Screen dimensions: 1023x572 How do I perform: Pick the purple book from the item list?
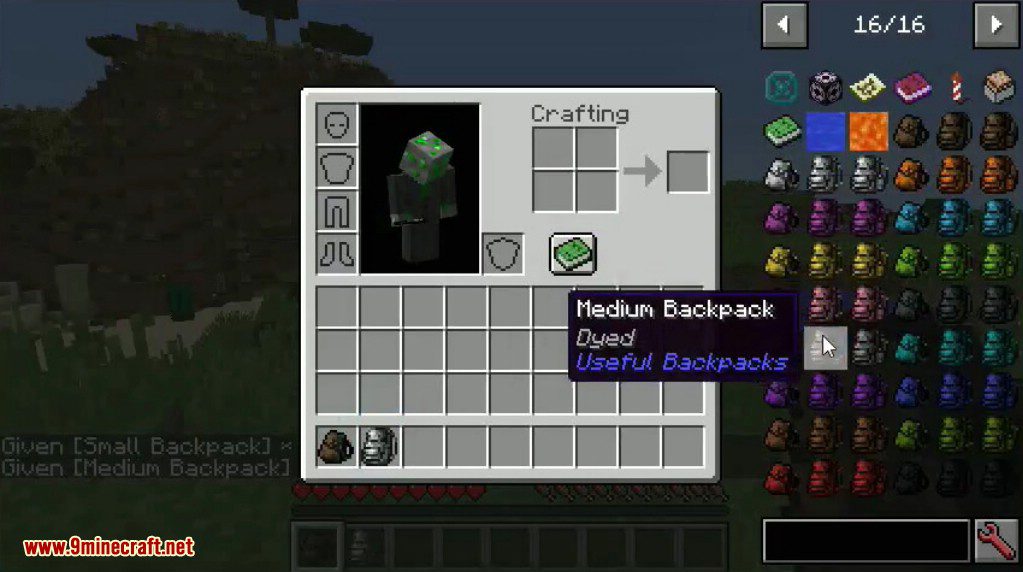point(911,88)
